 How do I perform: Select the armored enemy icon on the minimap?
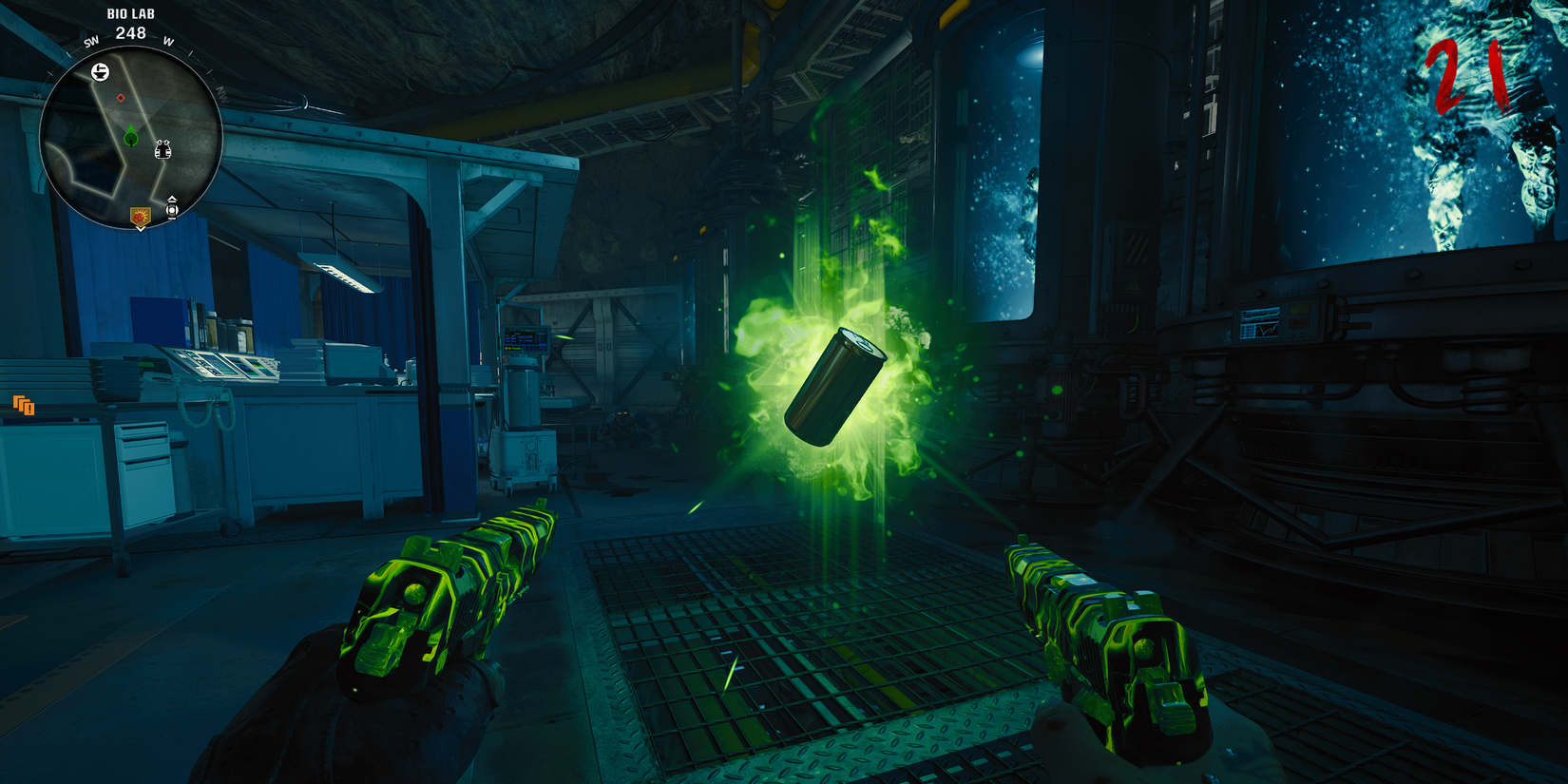(x=163, y=150)
